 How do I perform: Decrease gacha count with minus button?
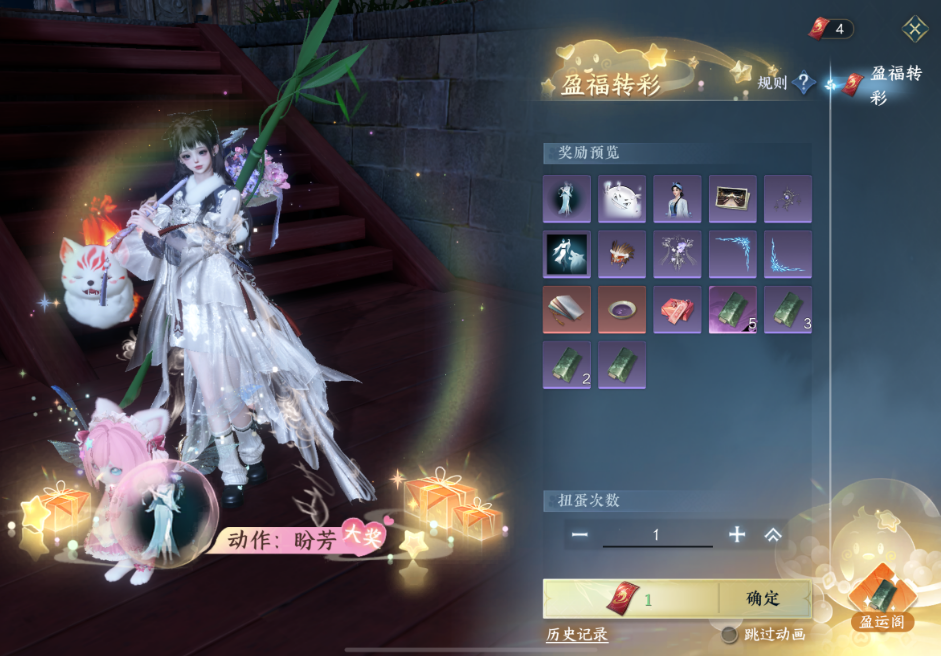pos(580,535)
